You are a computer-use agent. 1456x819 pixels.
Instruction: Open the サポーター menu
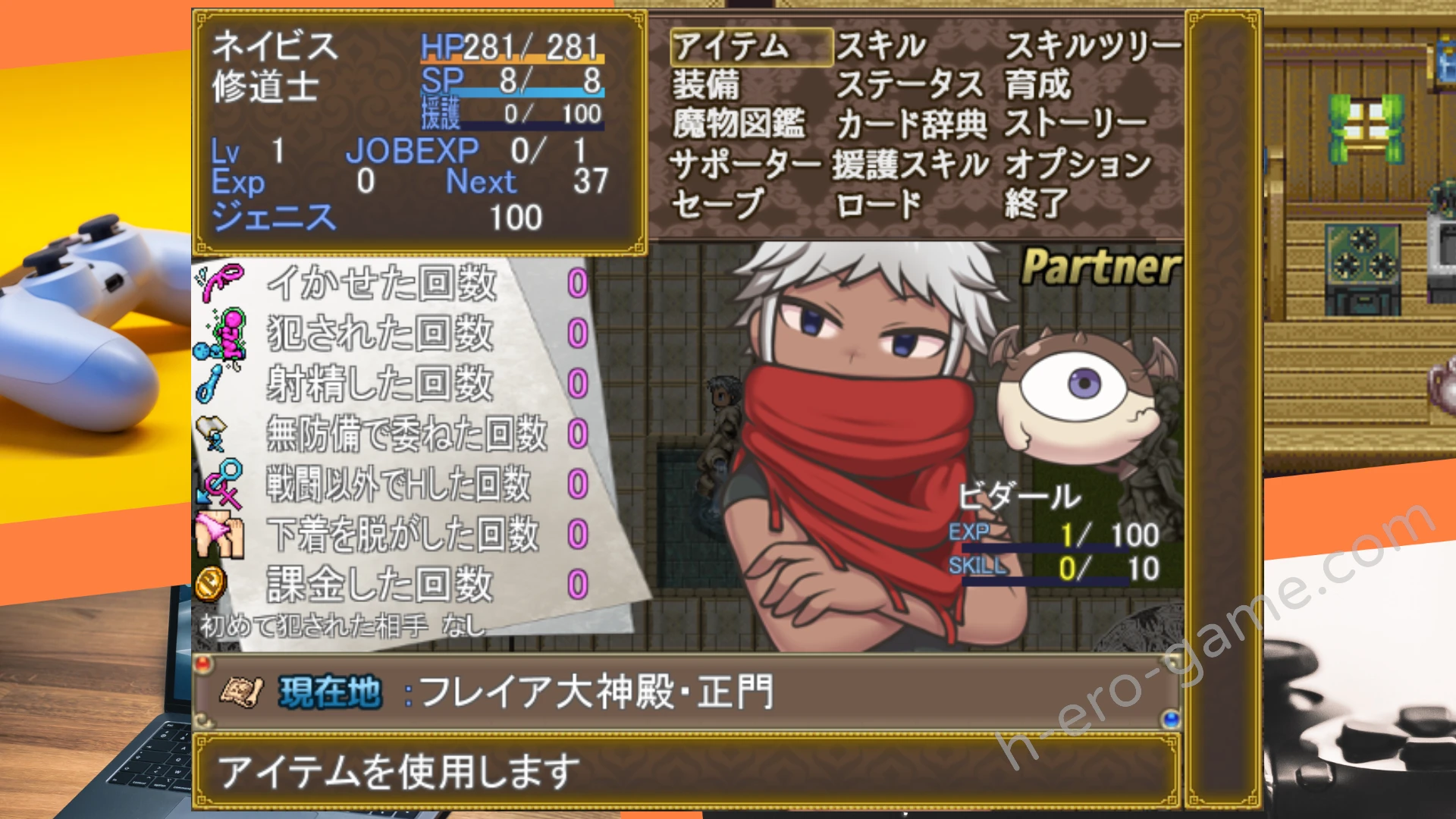pos(745,164)
